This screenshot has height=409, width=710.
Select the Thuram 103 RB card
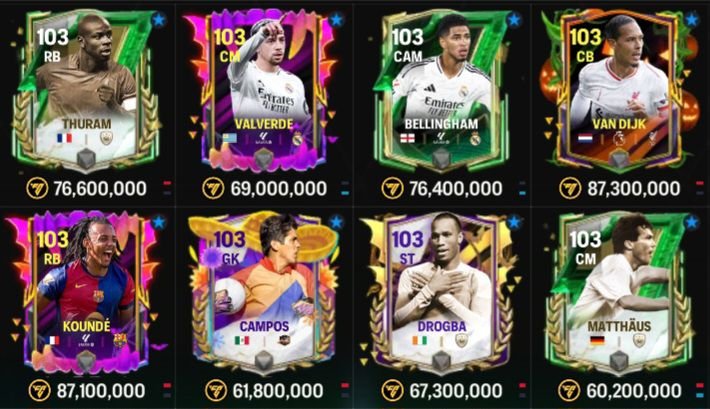[x=89, y=90]
